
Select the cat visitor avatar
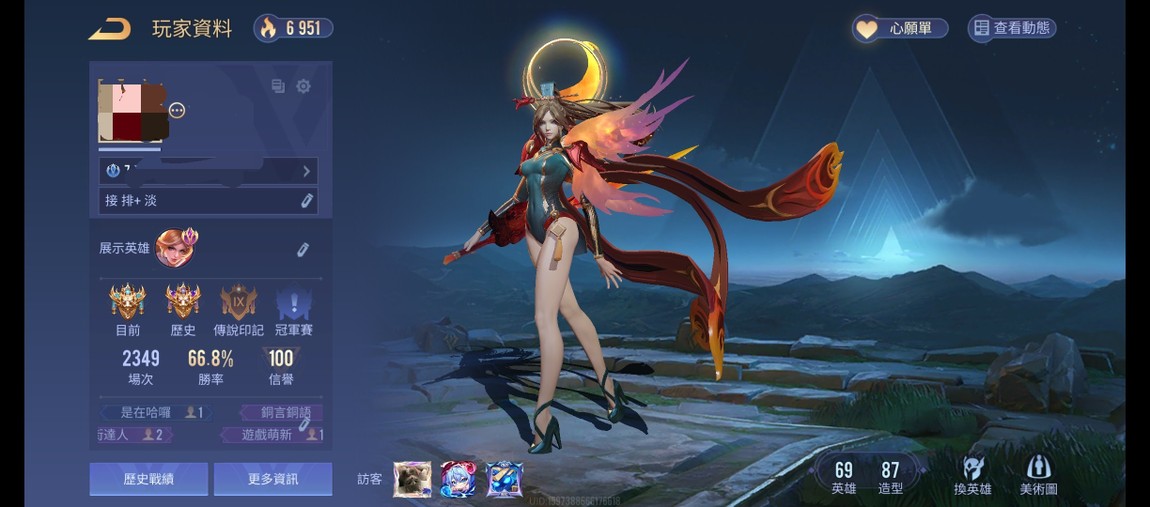coord(412,479)
